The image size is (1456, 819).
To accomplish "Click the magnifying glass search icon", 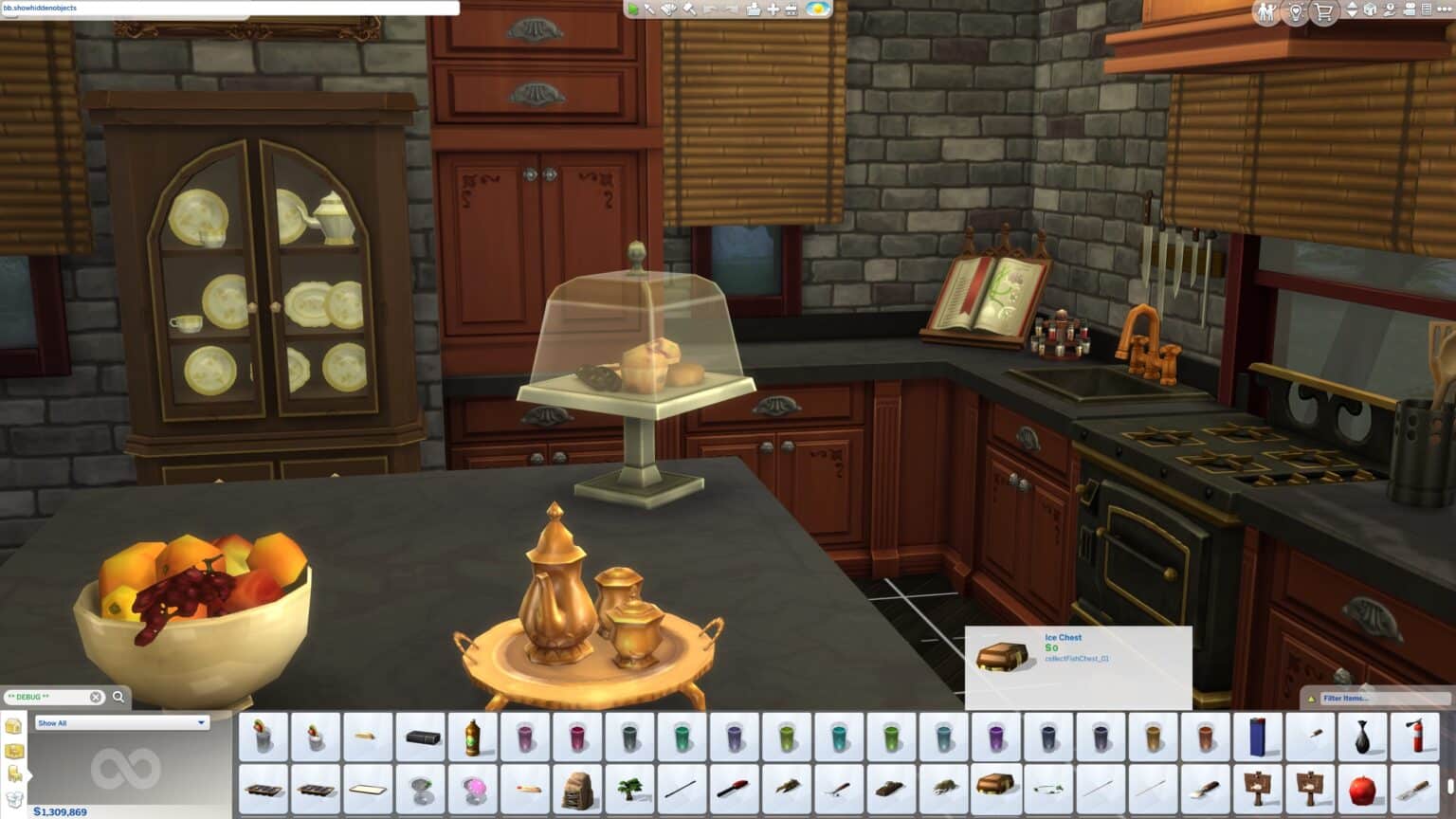I will (x=118, y=697).
